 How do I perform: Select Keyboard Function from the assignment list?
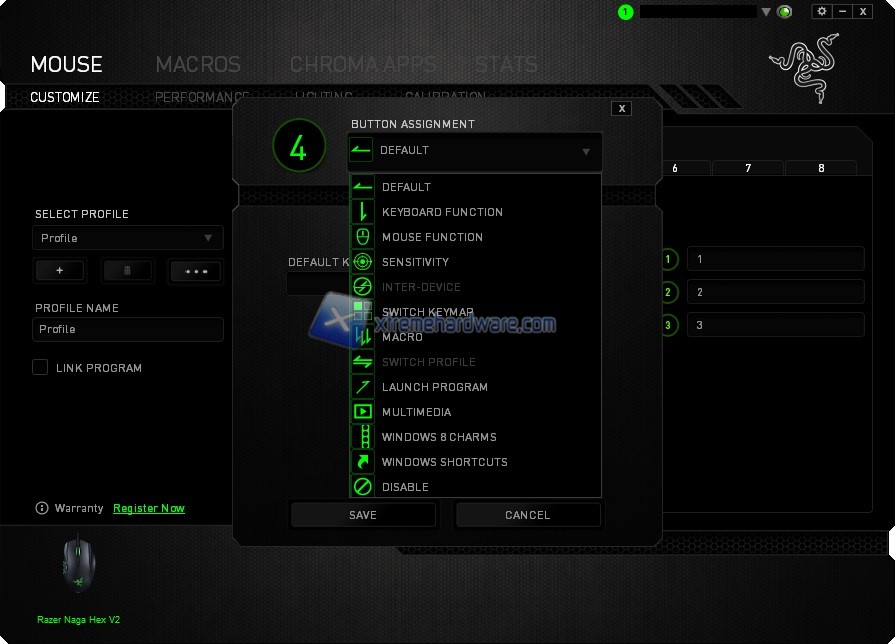point(442,212)
